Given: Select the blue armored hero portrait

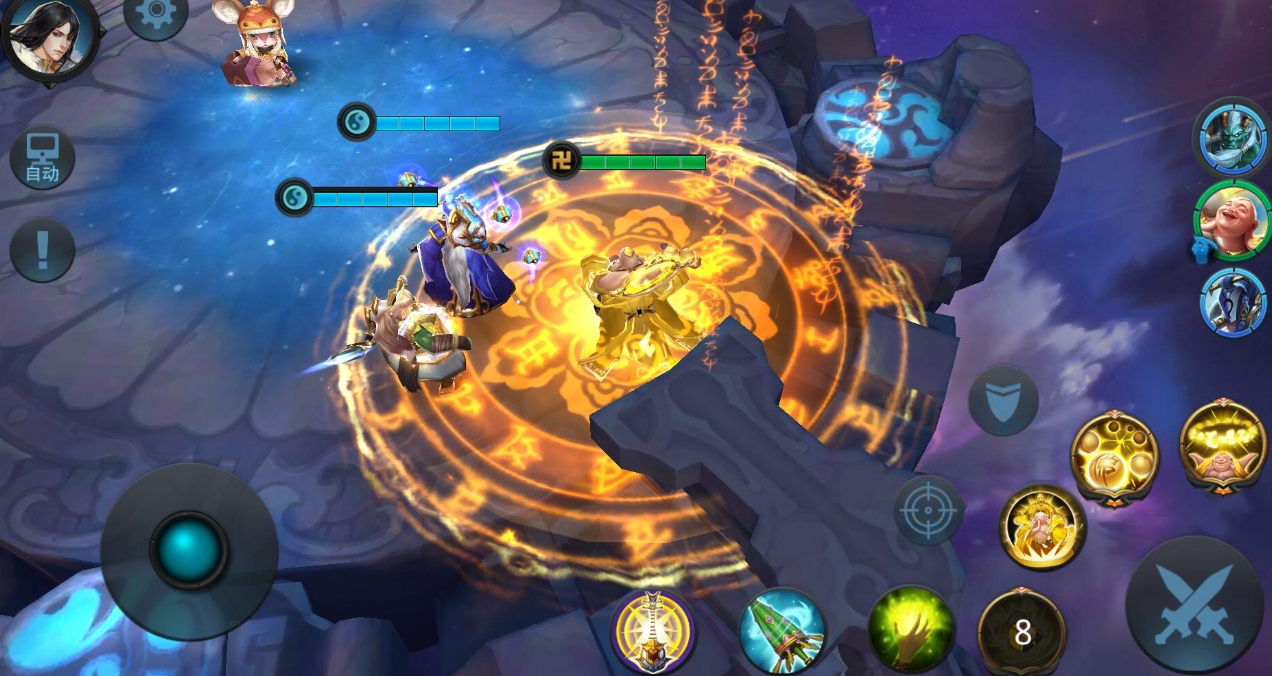Looking at the screenshot, I should click(1232, 301).
